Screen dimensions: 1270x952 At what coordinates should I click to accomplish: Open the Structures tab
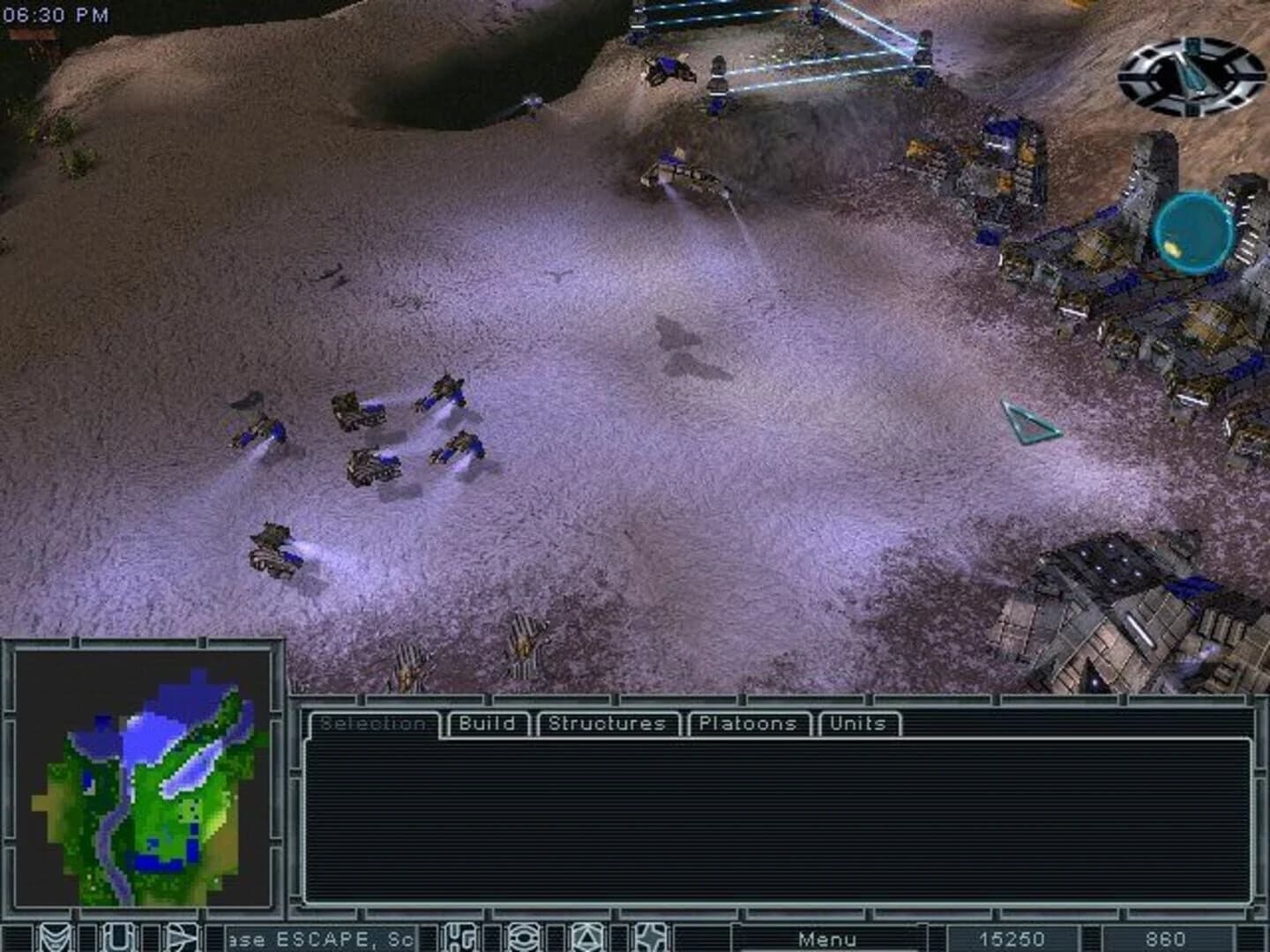tap(607, 724)
